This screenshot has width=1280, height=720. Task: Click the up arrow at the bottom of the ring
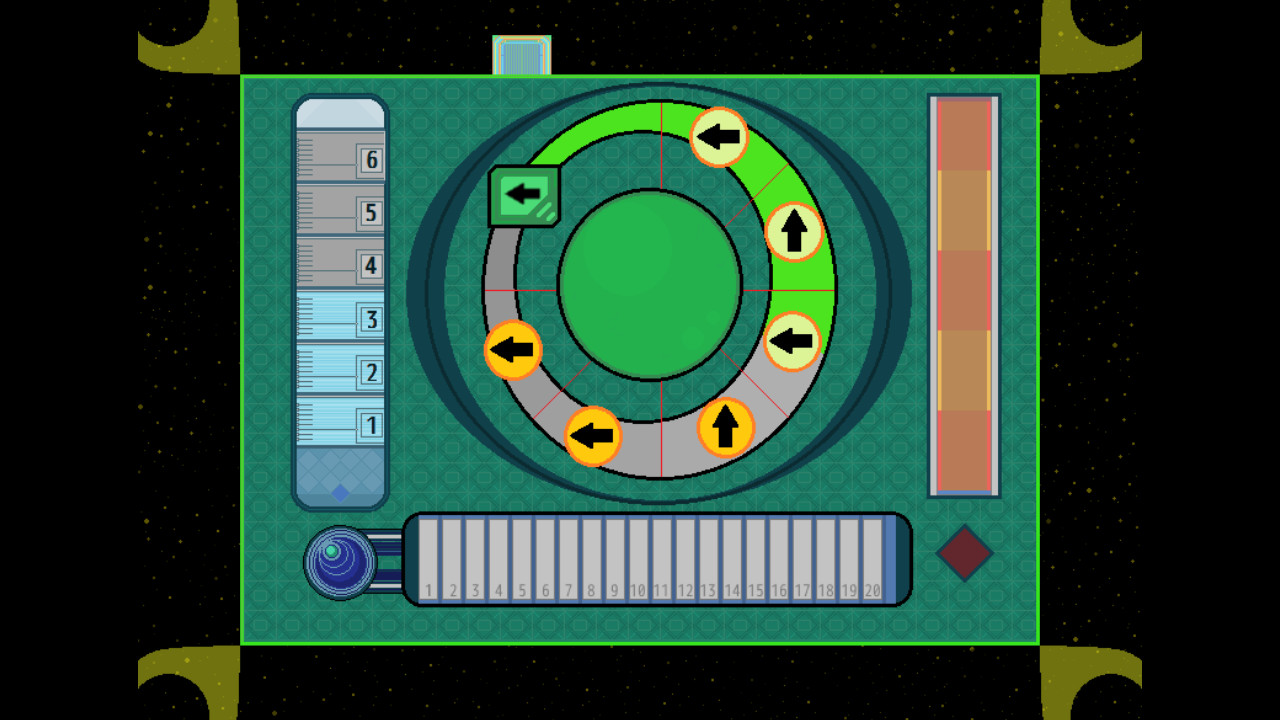point(726,428)
